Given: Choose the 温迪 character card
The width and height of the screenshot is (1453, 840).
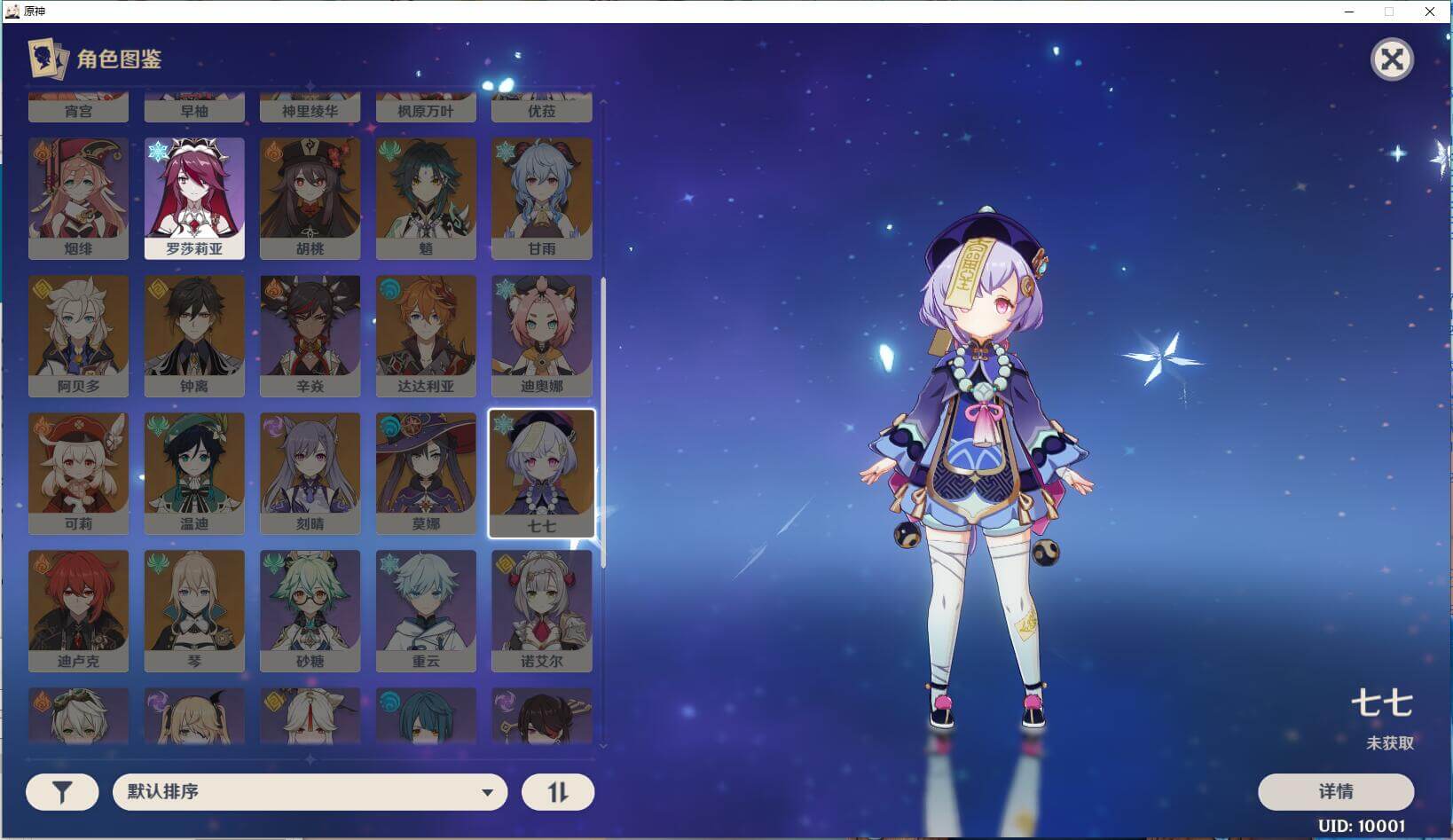Looking at the screenshot, I should tap(194, 472).
